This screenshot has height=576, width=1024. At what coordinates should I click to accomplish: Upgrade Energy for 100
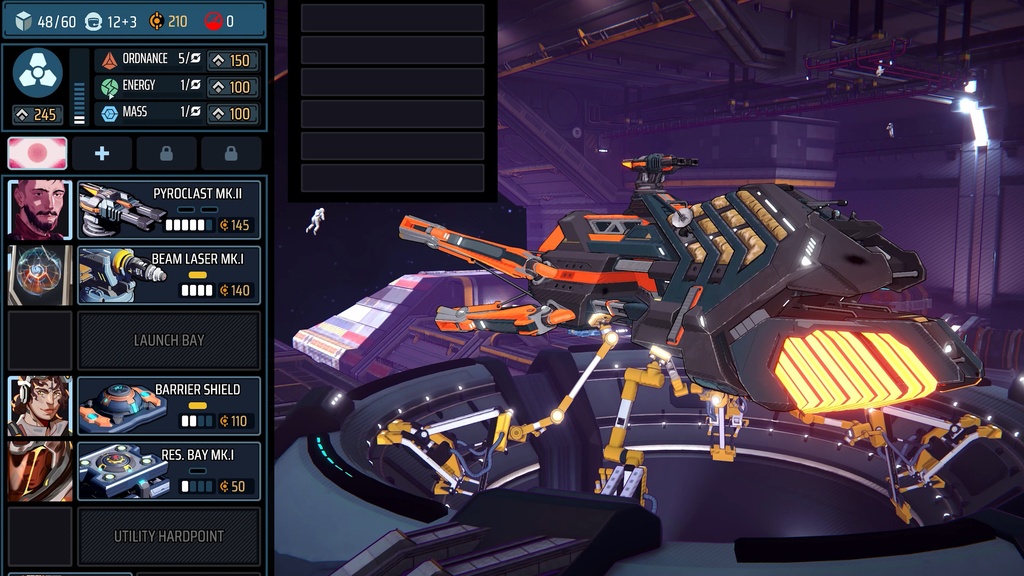click(231, 87)
